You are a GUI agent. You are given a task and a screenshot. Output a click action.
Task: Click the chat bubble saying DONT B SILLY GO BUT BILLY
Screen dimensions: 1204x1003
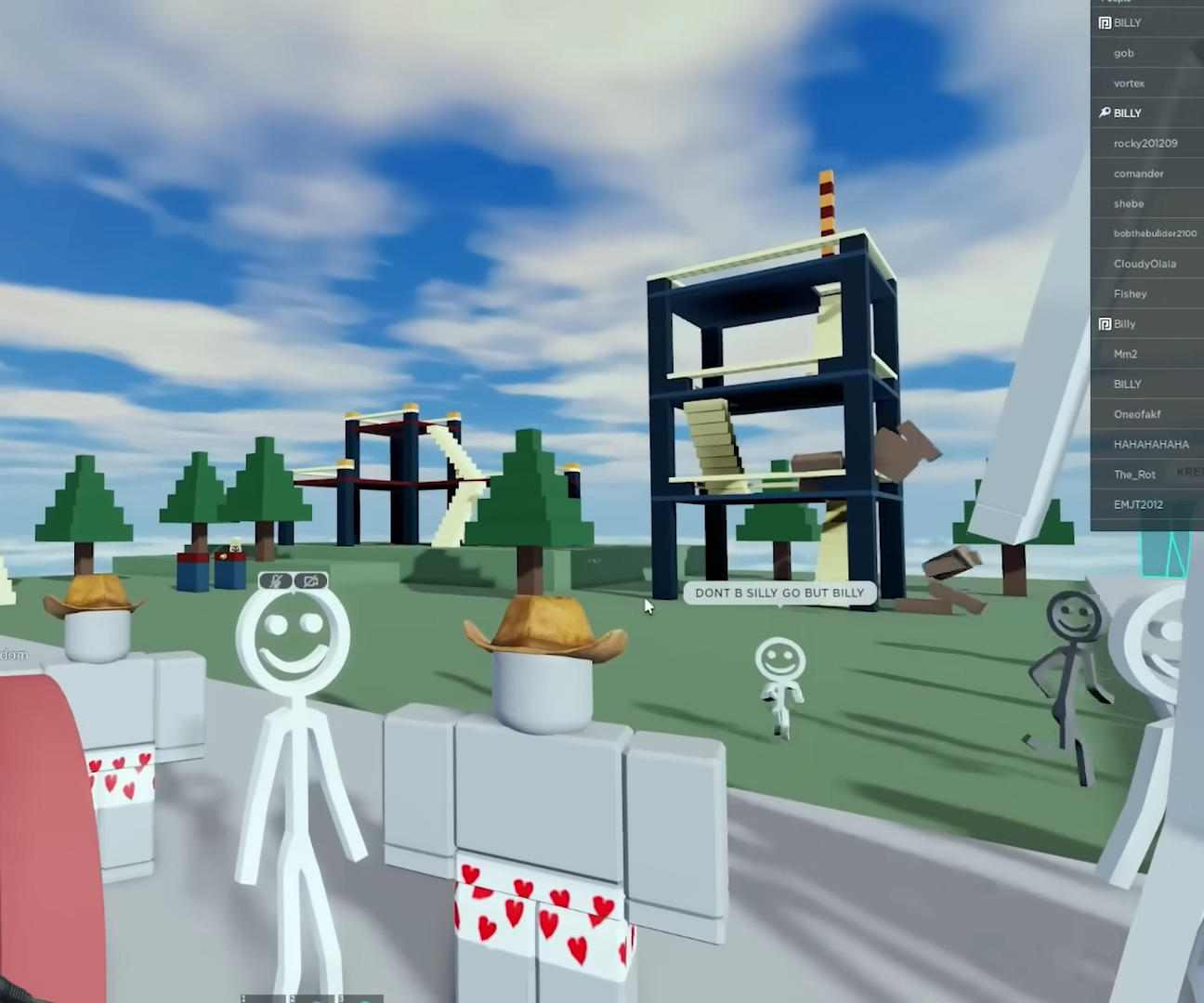click(779, 593)
